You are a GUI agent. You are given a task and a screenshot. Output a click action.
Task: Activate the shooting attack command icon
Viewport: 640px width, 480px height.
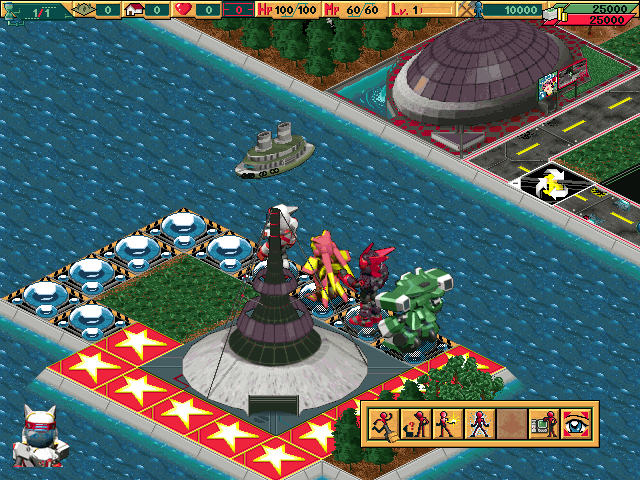point(448,423)
